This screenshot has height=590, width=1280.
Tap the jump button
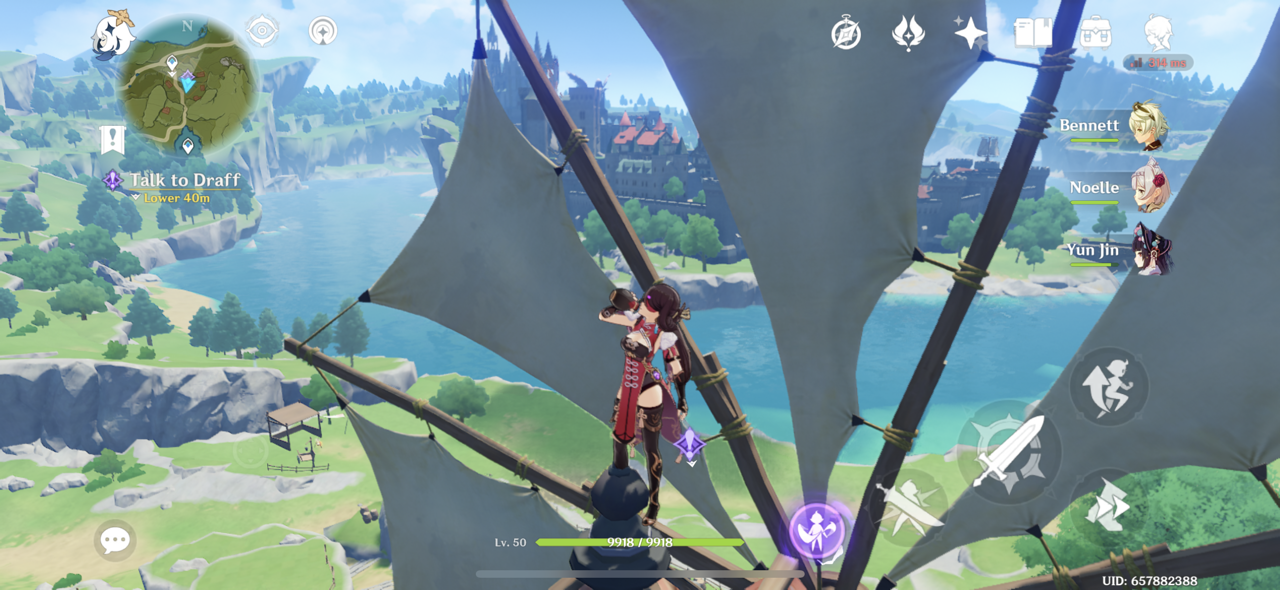[1109, 387]
